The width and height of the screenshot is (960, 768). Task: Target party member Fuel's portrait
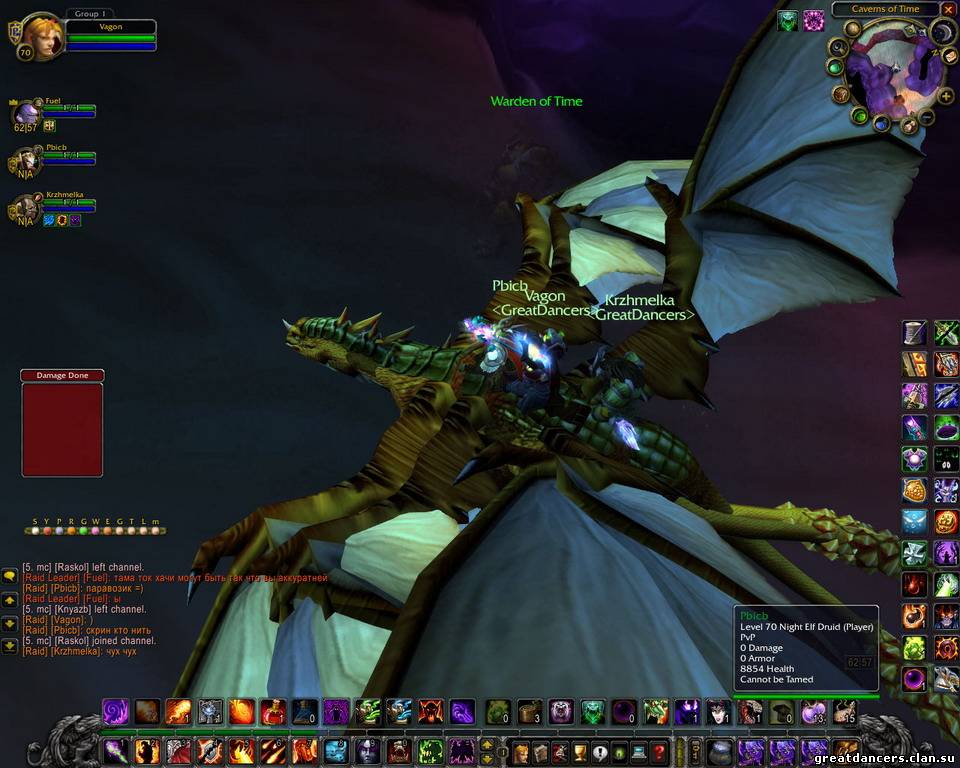(26, 111)
